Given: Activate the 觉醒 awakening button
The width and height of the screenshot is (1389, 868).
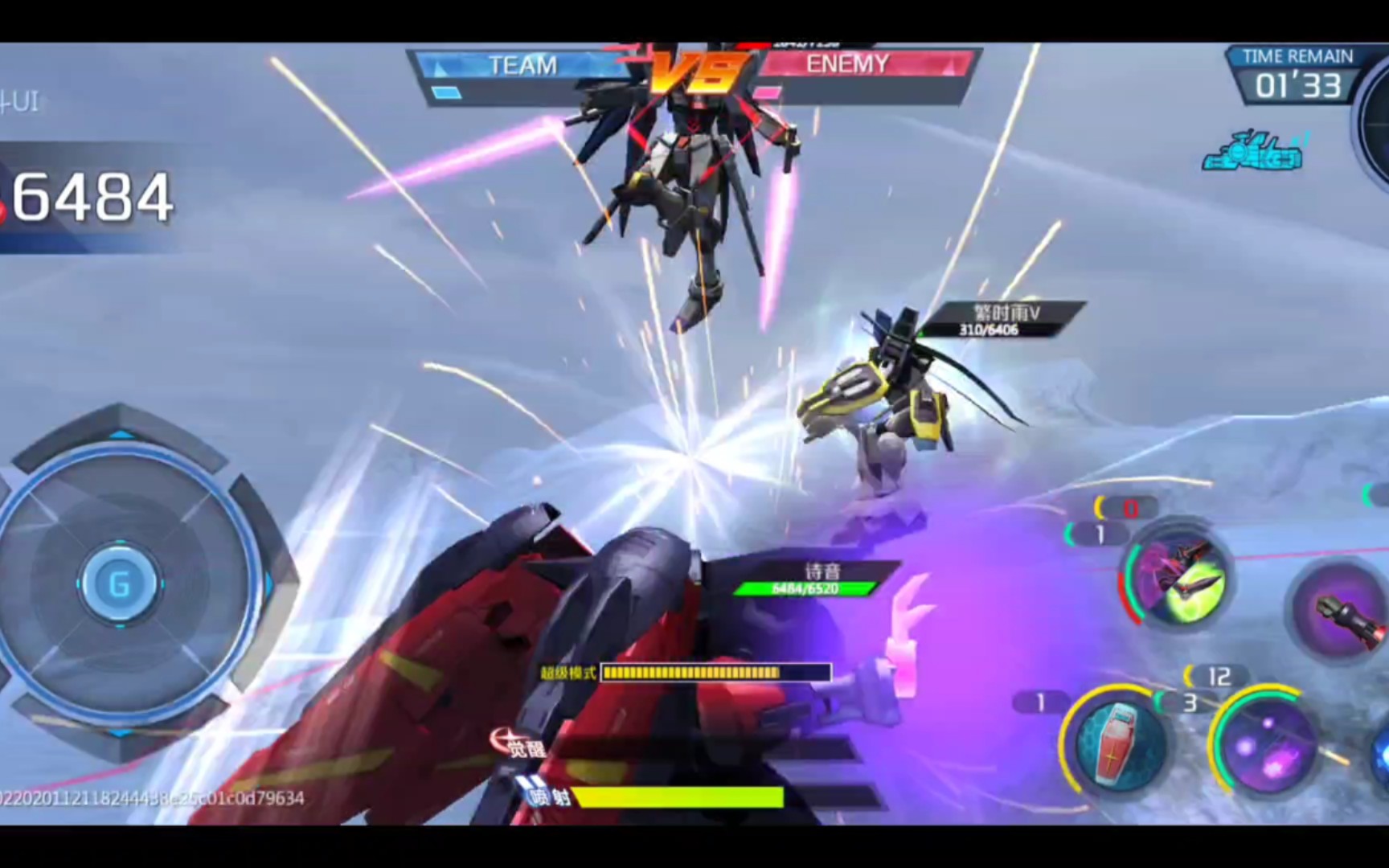Looking at the screenshot, I should (x=519, y=744).
